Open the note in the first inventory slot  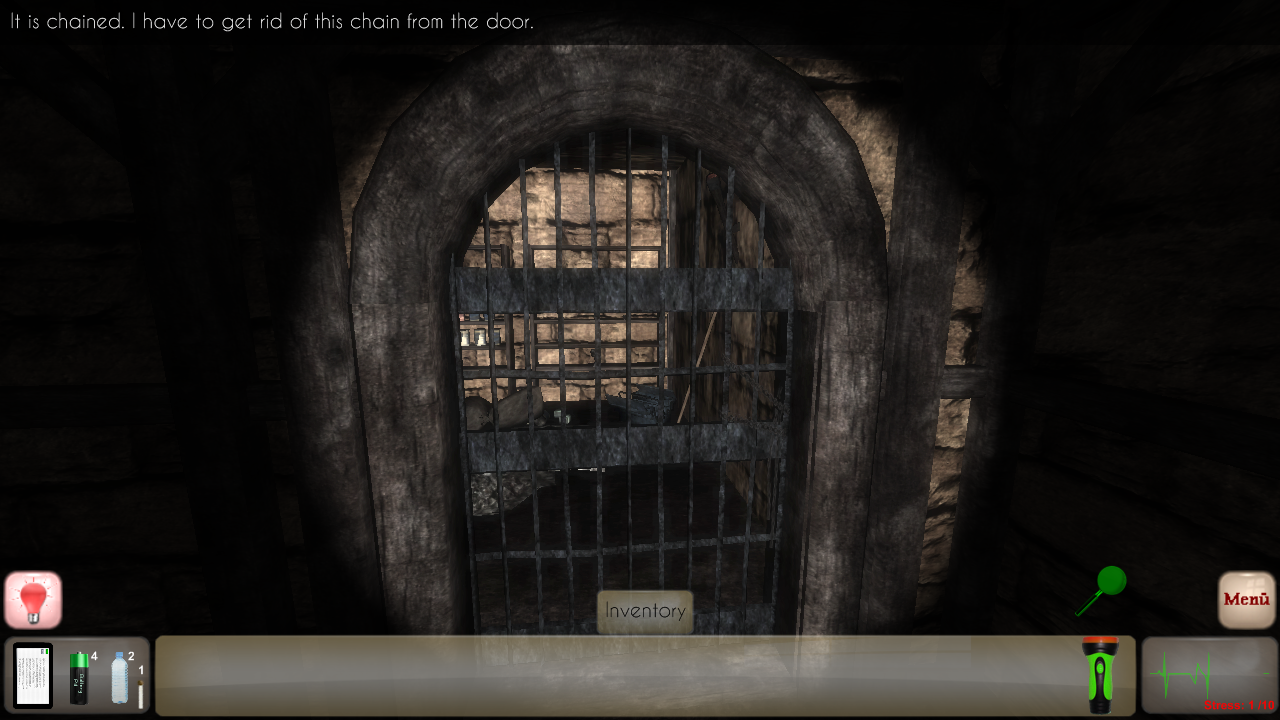point(33,675)
